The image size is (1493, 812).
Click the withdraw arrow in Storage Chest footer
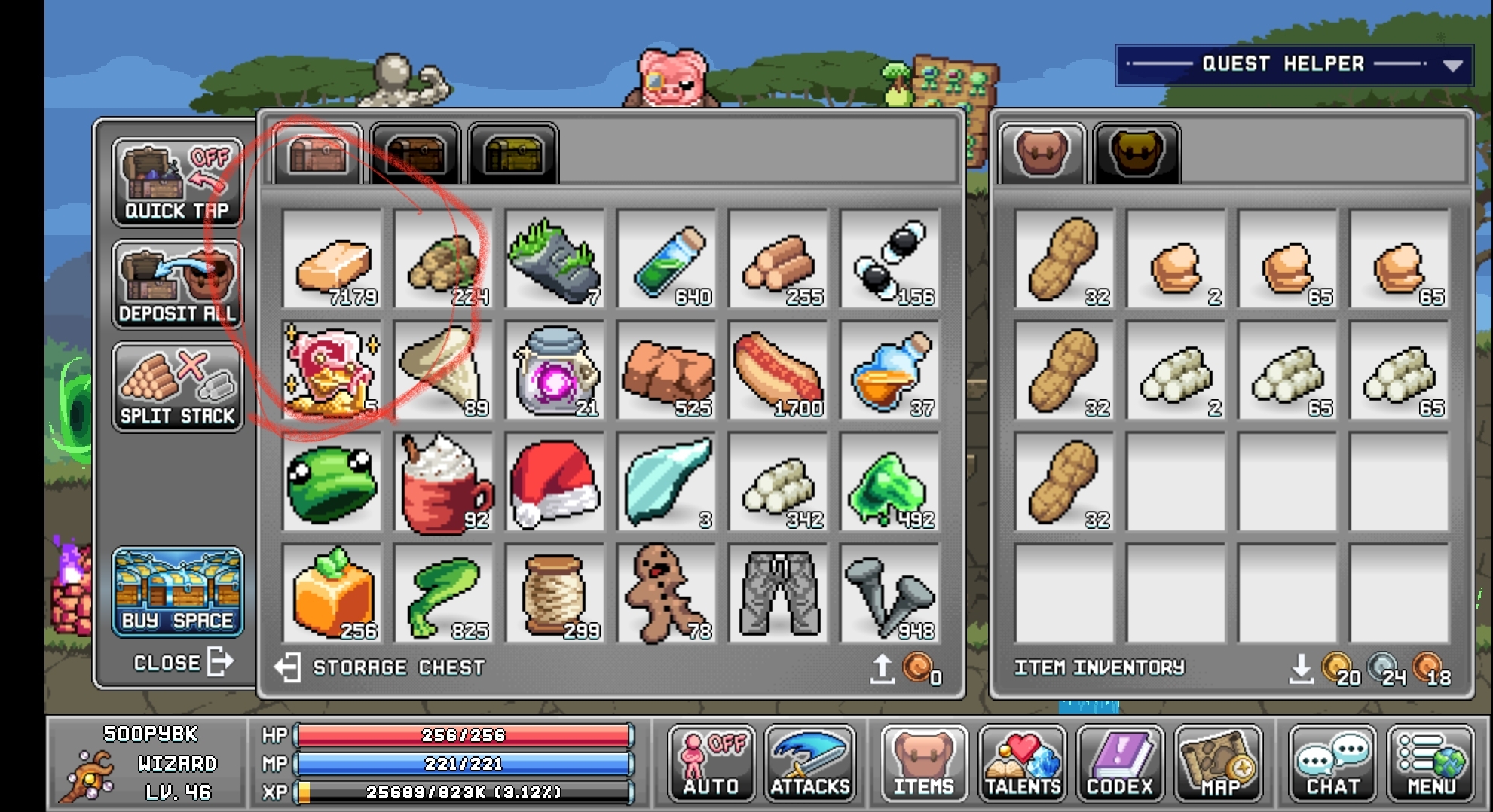883,667
